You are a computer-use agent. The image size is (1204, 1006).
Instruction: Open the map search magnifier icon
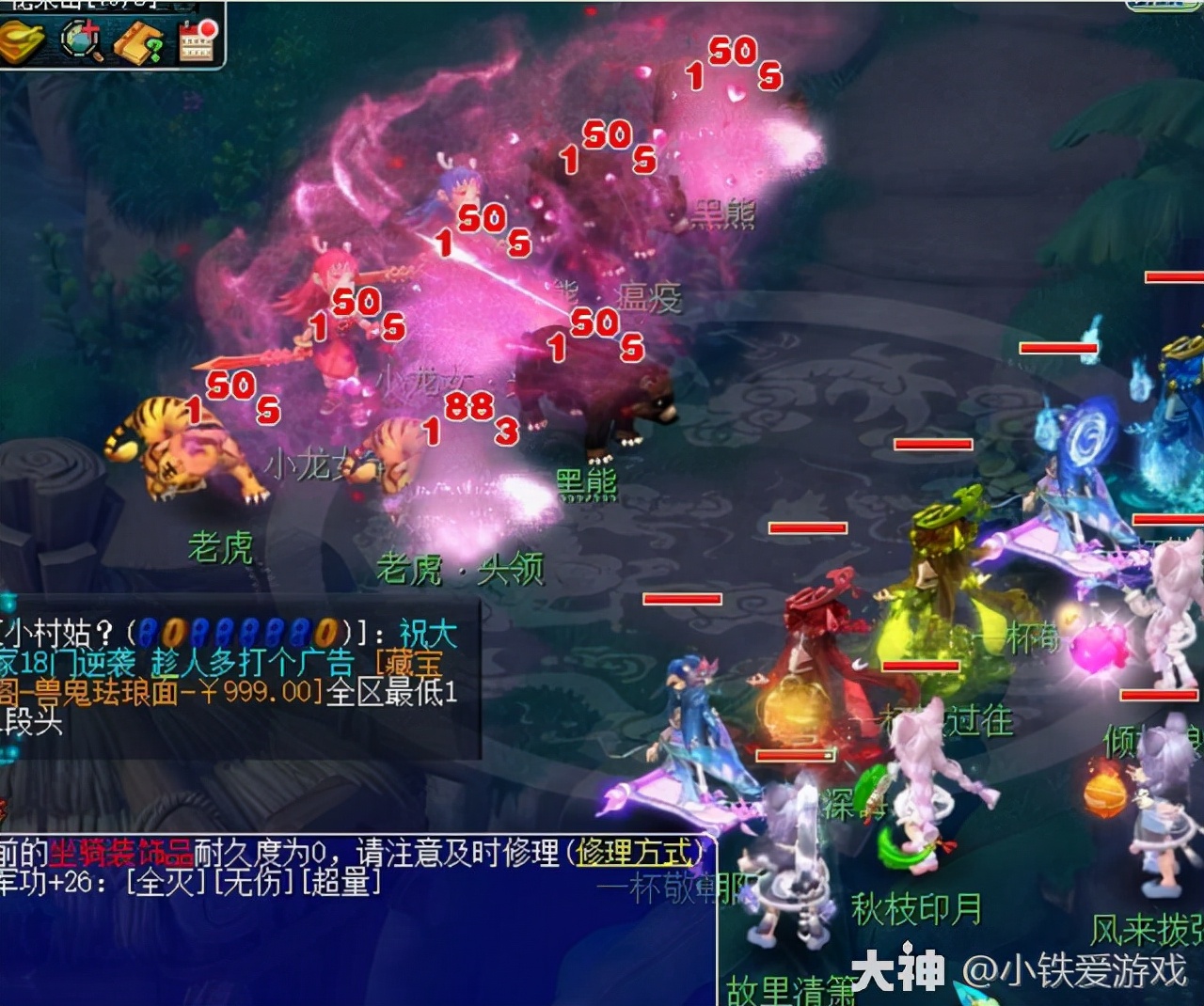tap(78, 39)
